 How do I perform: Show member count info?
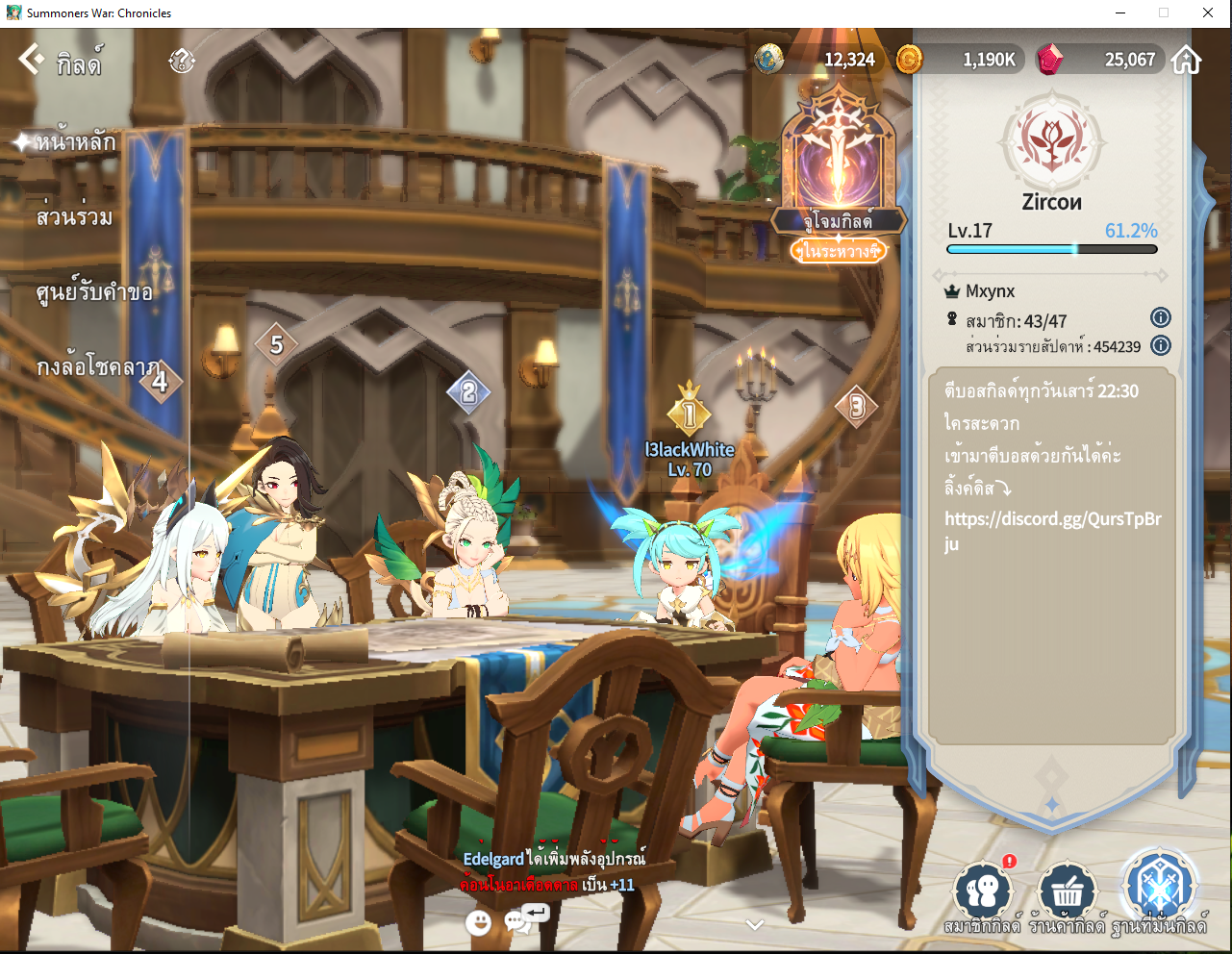[1161, 318]
